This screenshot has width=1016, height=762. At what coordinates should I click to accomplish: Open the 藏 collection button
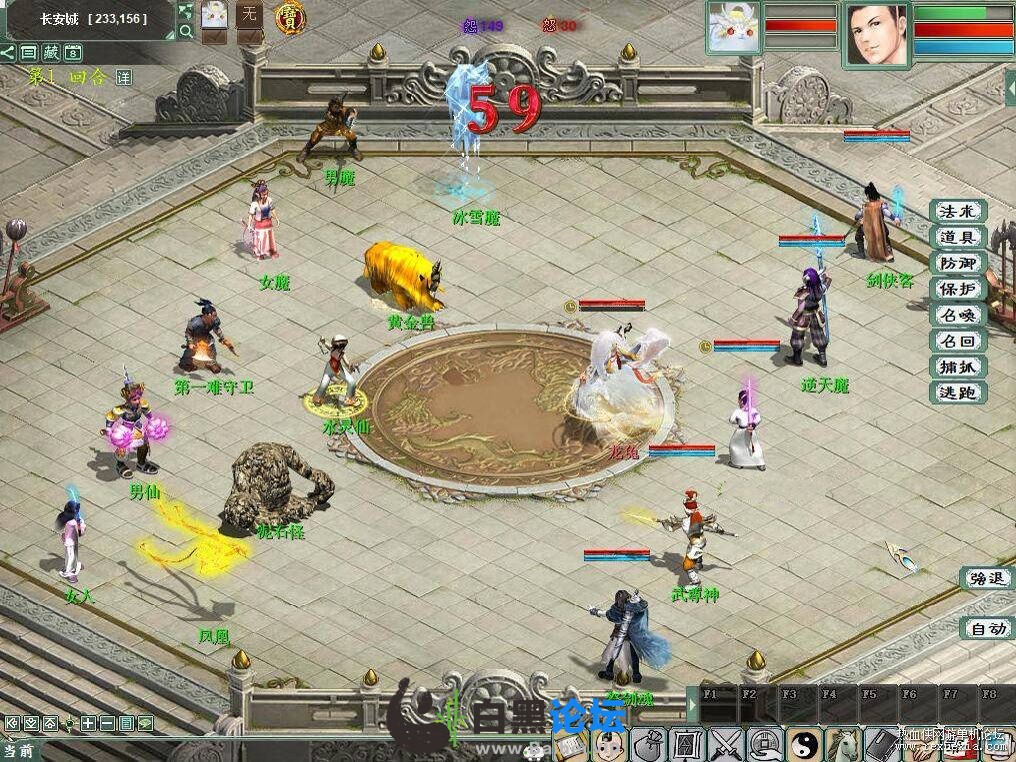point(52,53)
